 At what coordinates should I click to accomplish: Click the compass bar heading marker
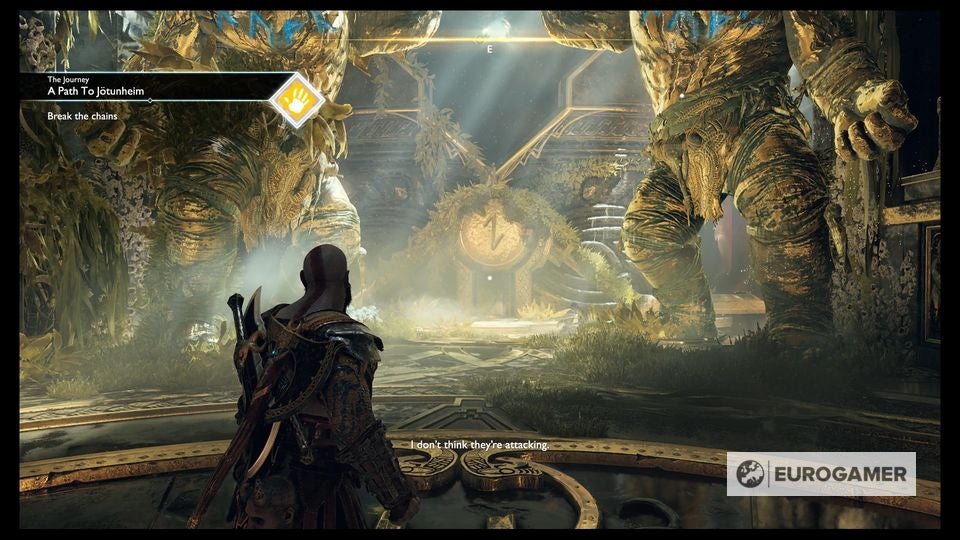489,48
